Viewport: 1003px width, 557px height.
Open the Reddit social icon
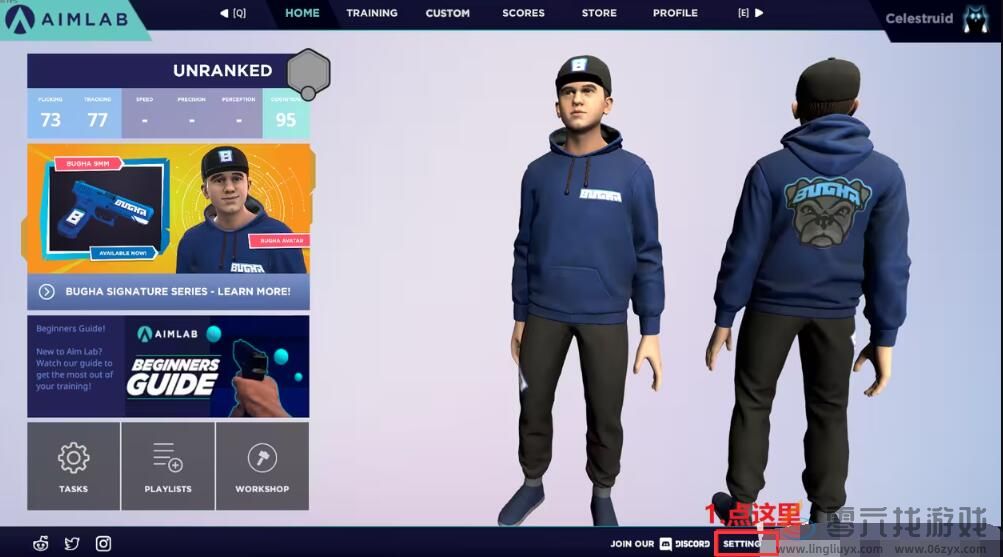tap(41, 543)
